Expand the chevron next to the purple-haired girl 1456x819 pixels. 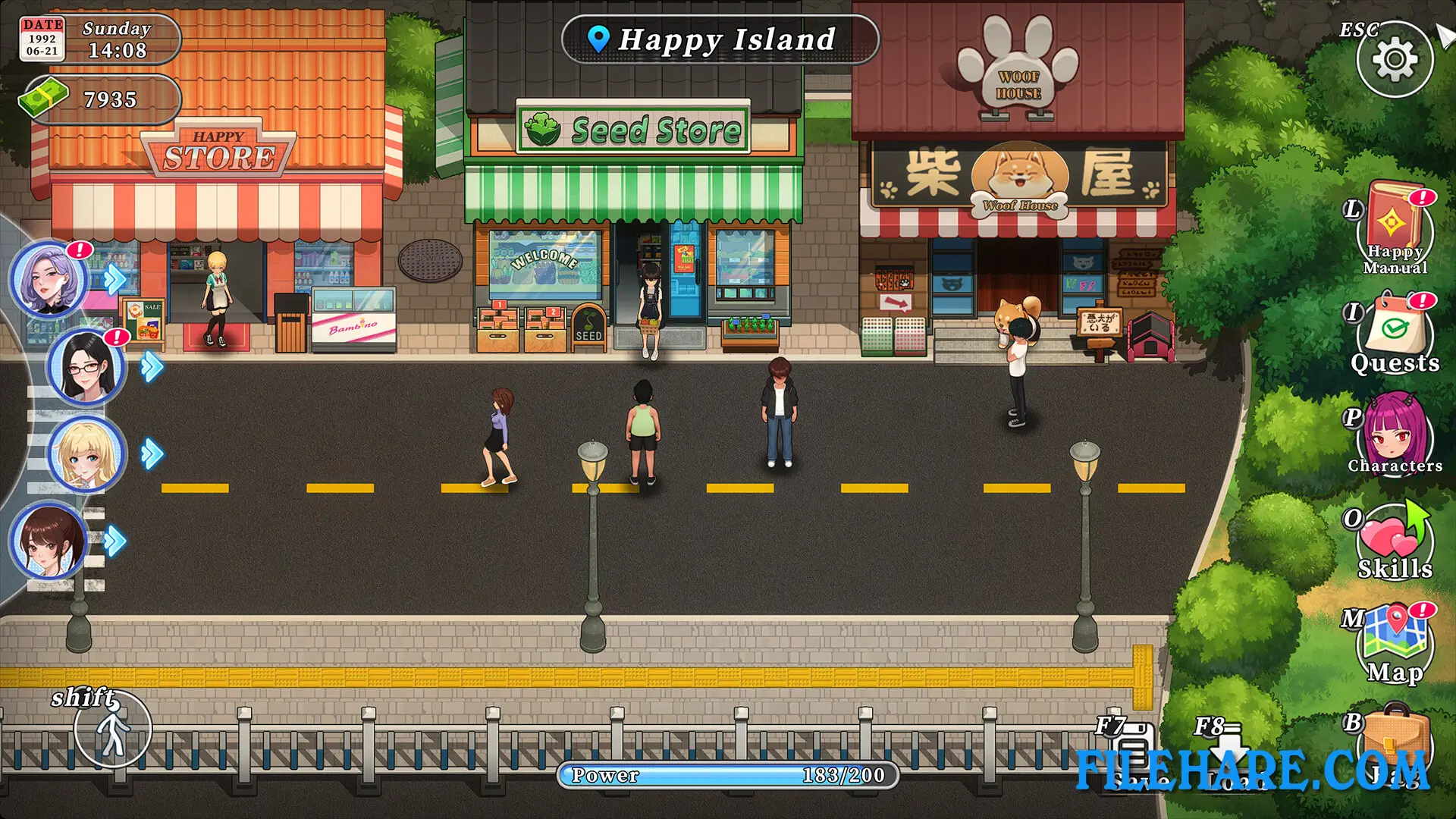(x=114, y=279)
